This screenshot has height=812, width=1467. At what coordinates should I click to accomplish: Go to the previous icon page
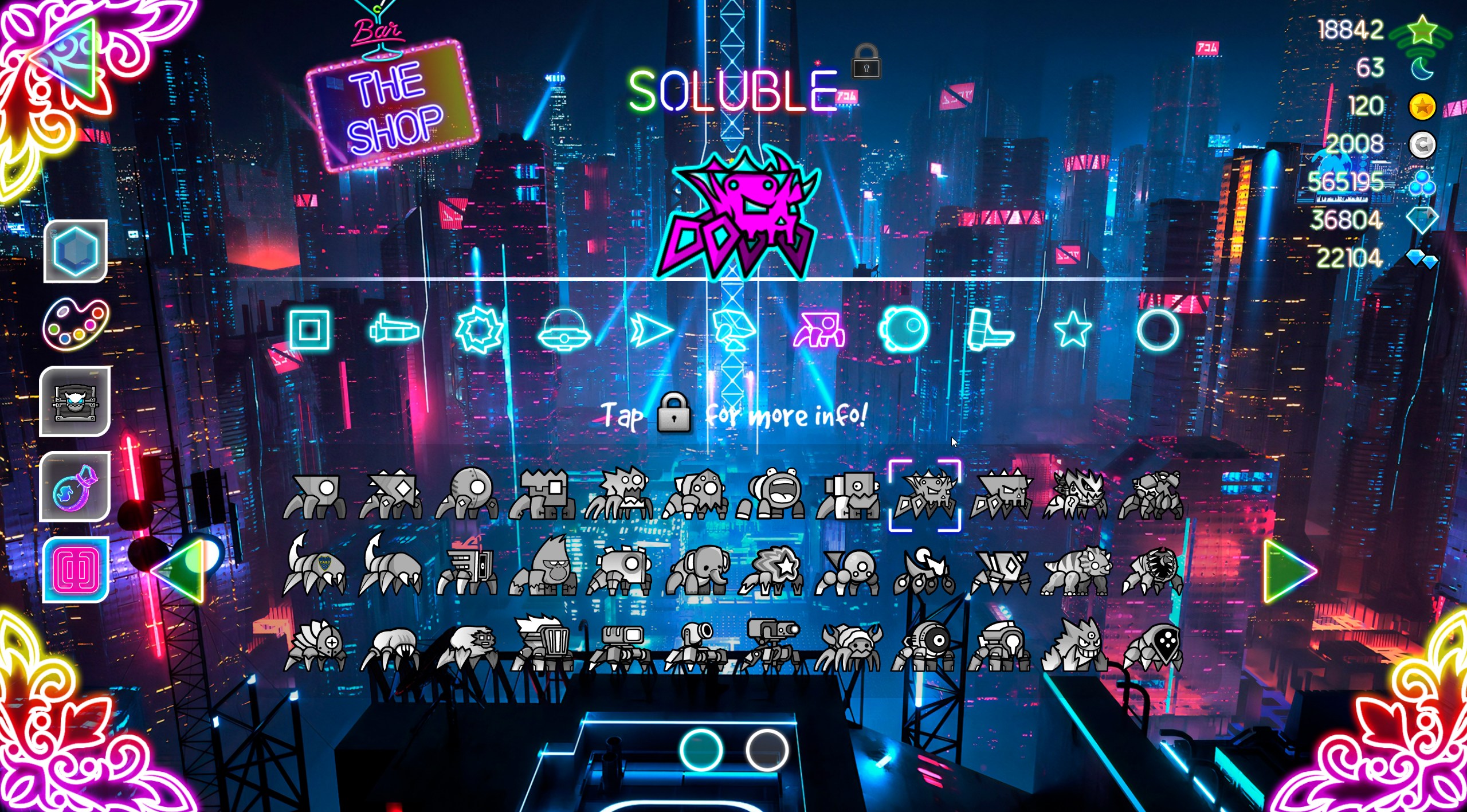pyautogui.click(x=179, y=571)
